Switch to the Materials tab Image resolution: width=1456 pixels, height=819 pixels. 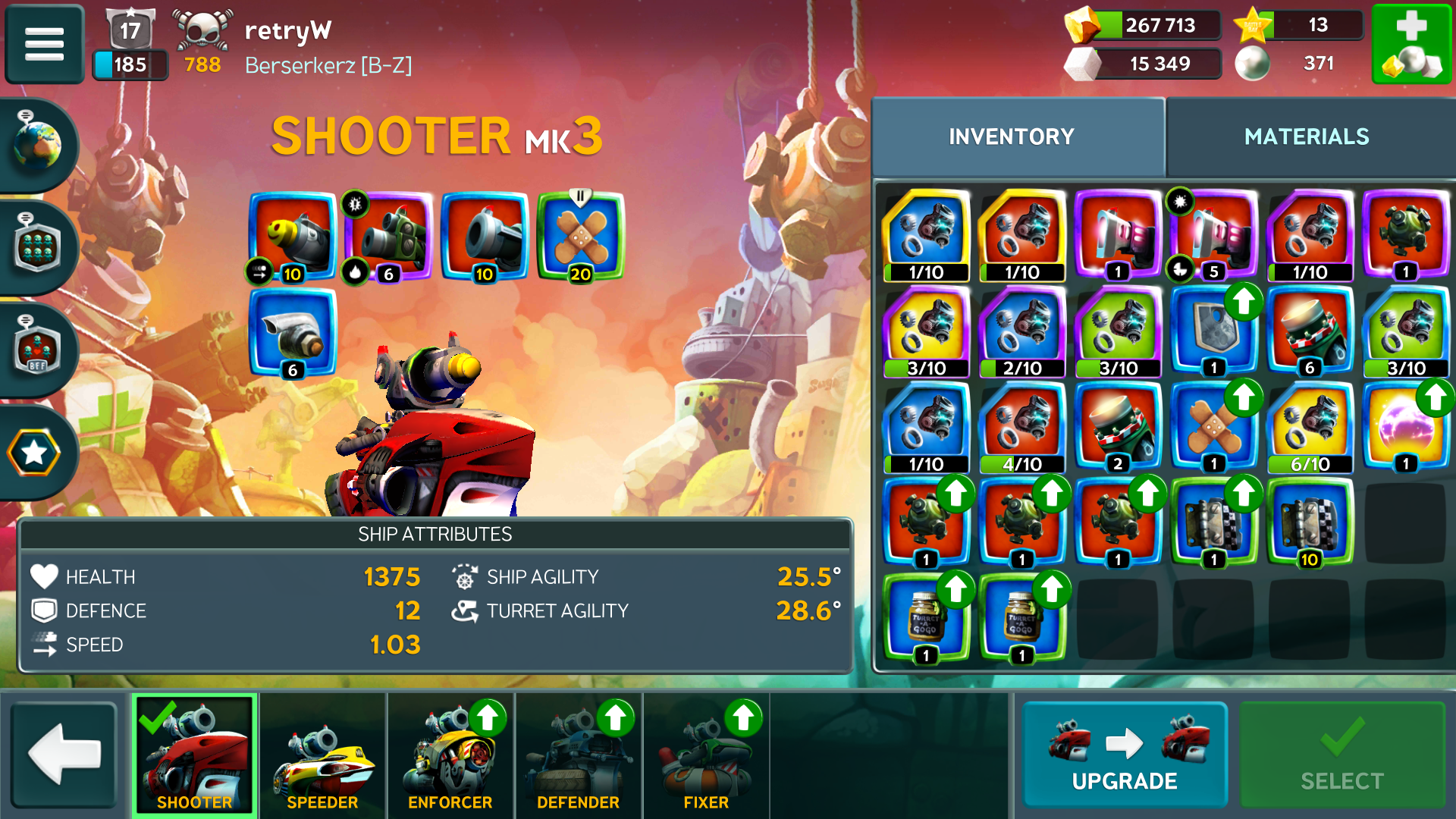point(1306,136)
